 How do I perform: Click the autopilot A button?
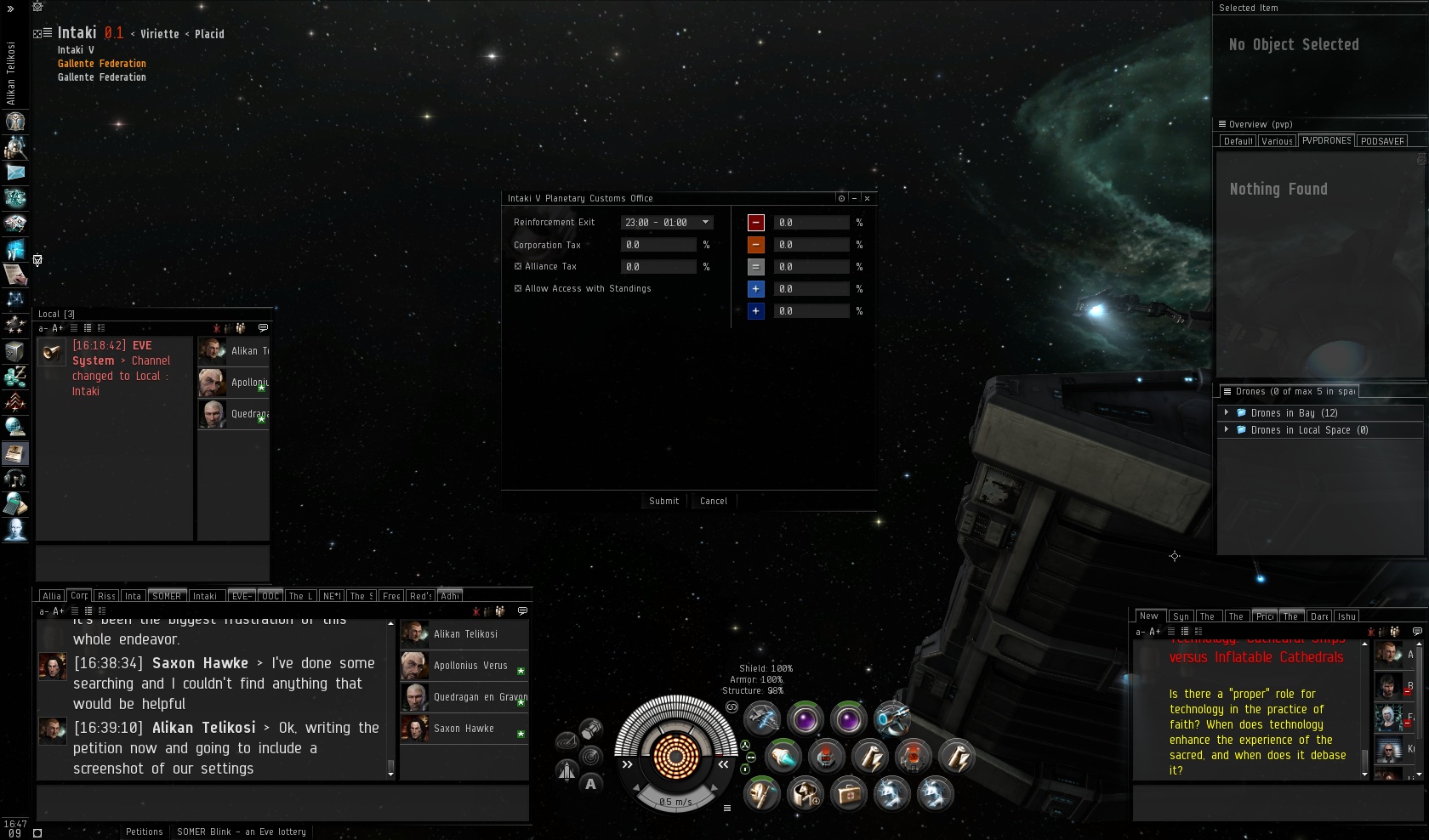(x=590, y=784)
